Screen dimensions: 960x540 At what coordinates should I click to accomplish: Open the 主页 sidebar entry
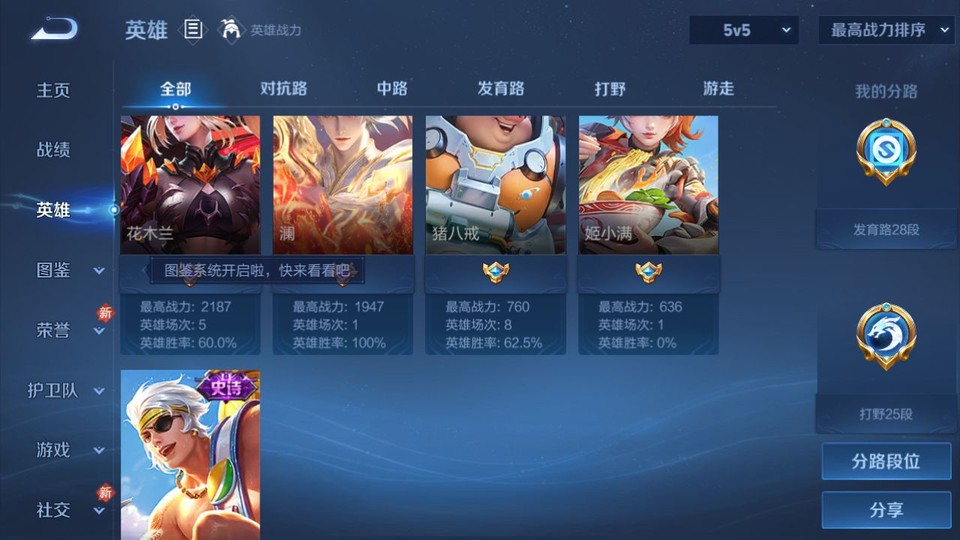tap(54, 90)
